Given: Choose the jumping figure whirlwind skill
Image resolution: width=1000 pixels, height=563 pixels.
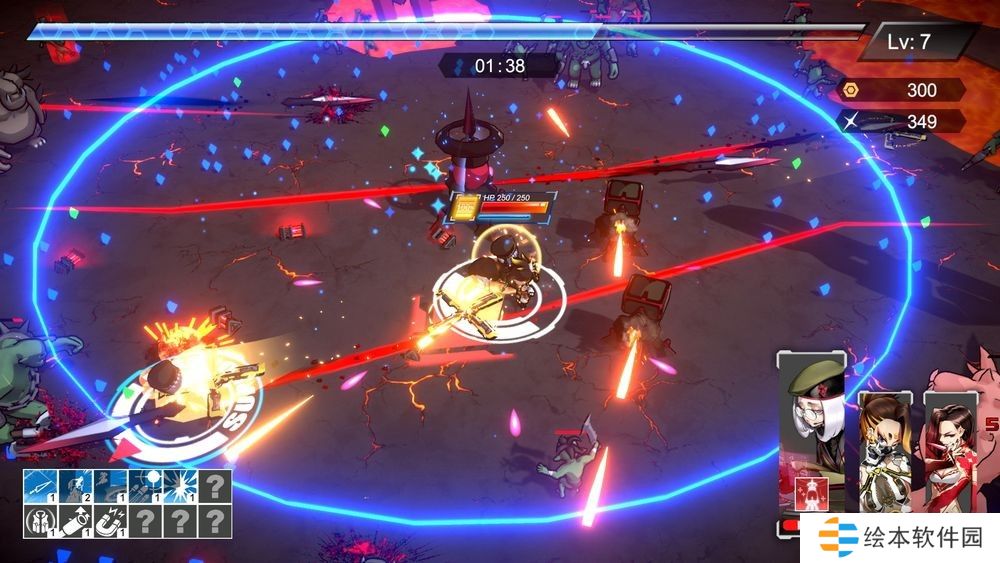Looking at the screenshot, I should (110, 486).
